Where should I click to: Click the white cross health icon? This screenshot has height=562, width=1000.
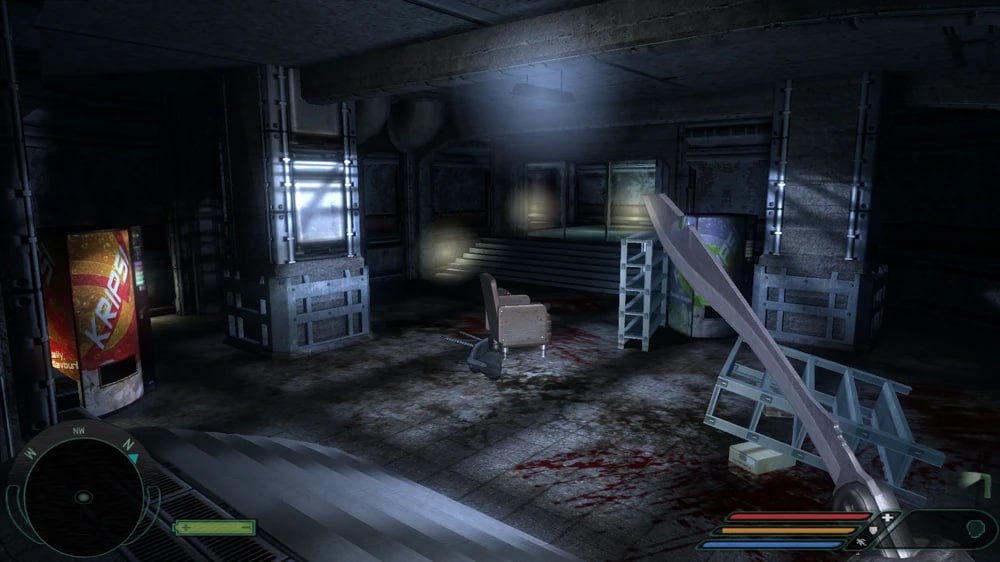click(886, 517)
